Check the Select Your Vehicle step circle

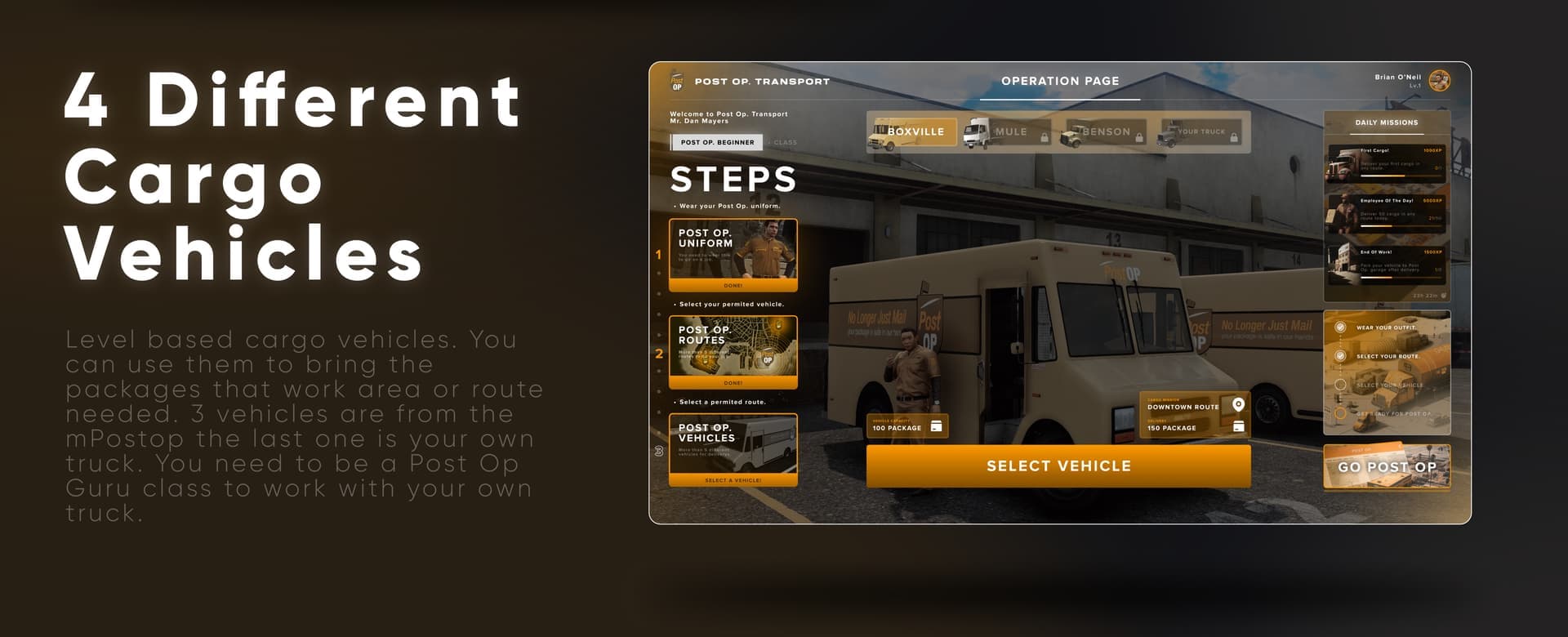[x=1341, y=384]
